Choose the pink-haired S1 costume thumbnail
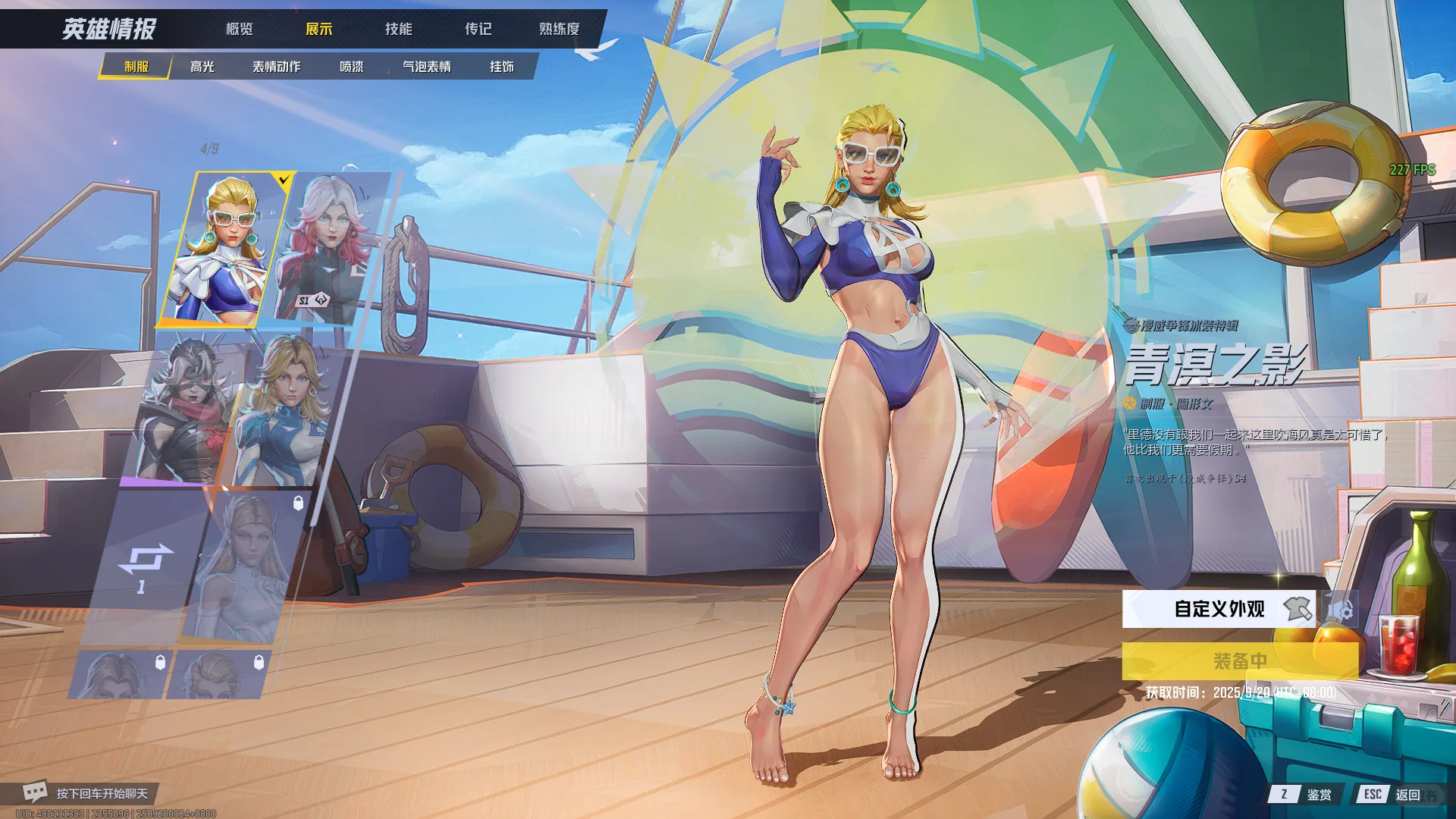This screenshot has width=1456, height=819. tap(330, 249)
